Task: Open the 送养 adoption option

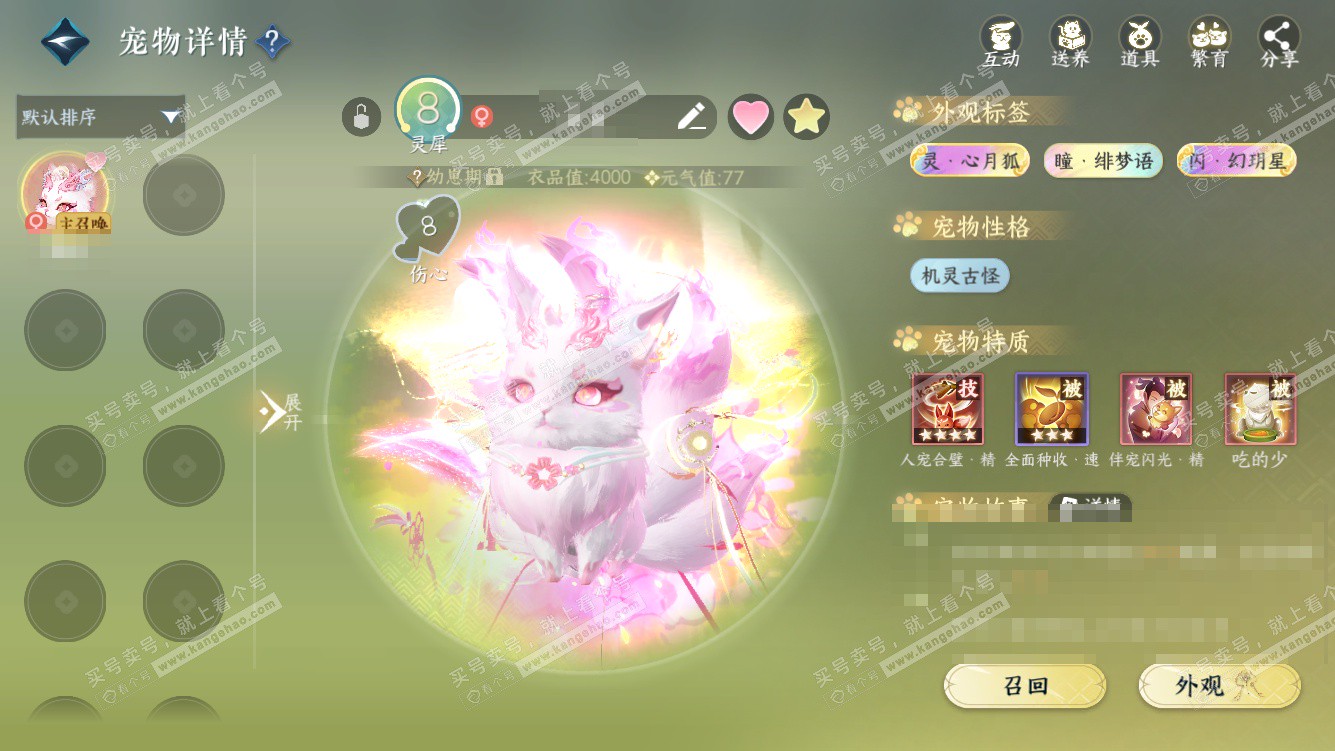Action: tap(1070, 42)
